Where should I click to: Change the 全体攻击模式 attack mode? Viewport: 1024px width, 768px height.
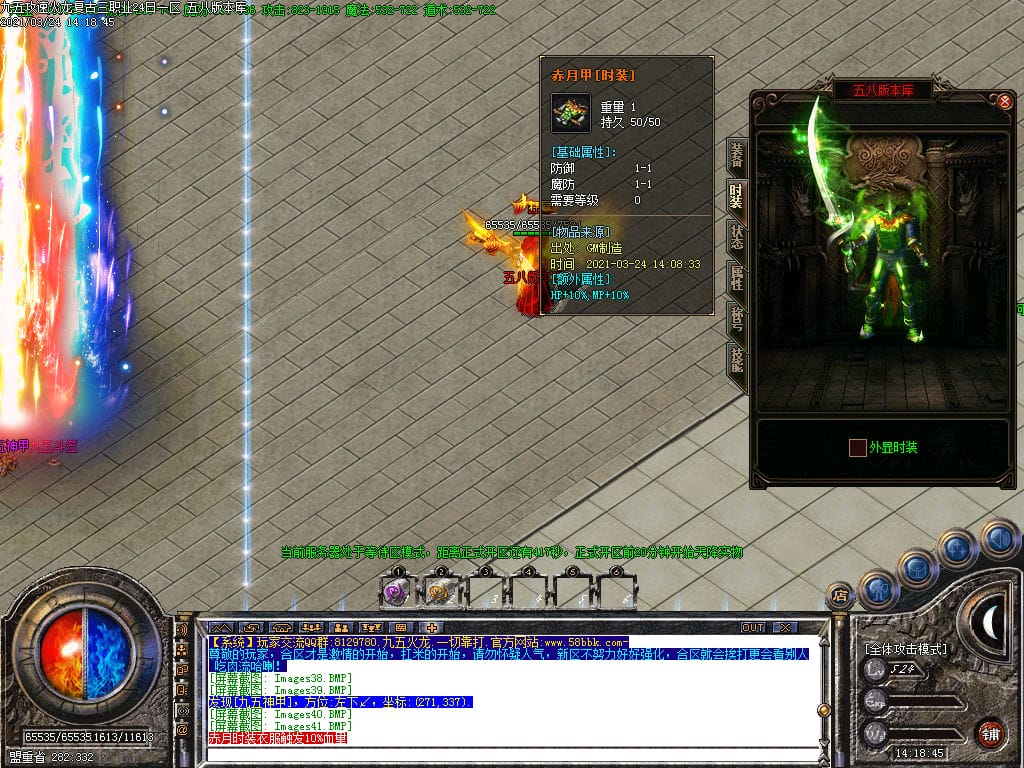tap(906, 648)
